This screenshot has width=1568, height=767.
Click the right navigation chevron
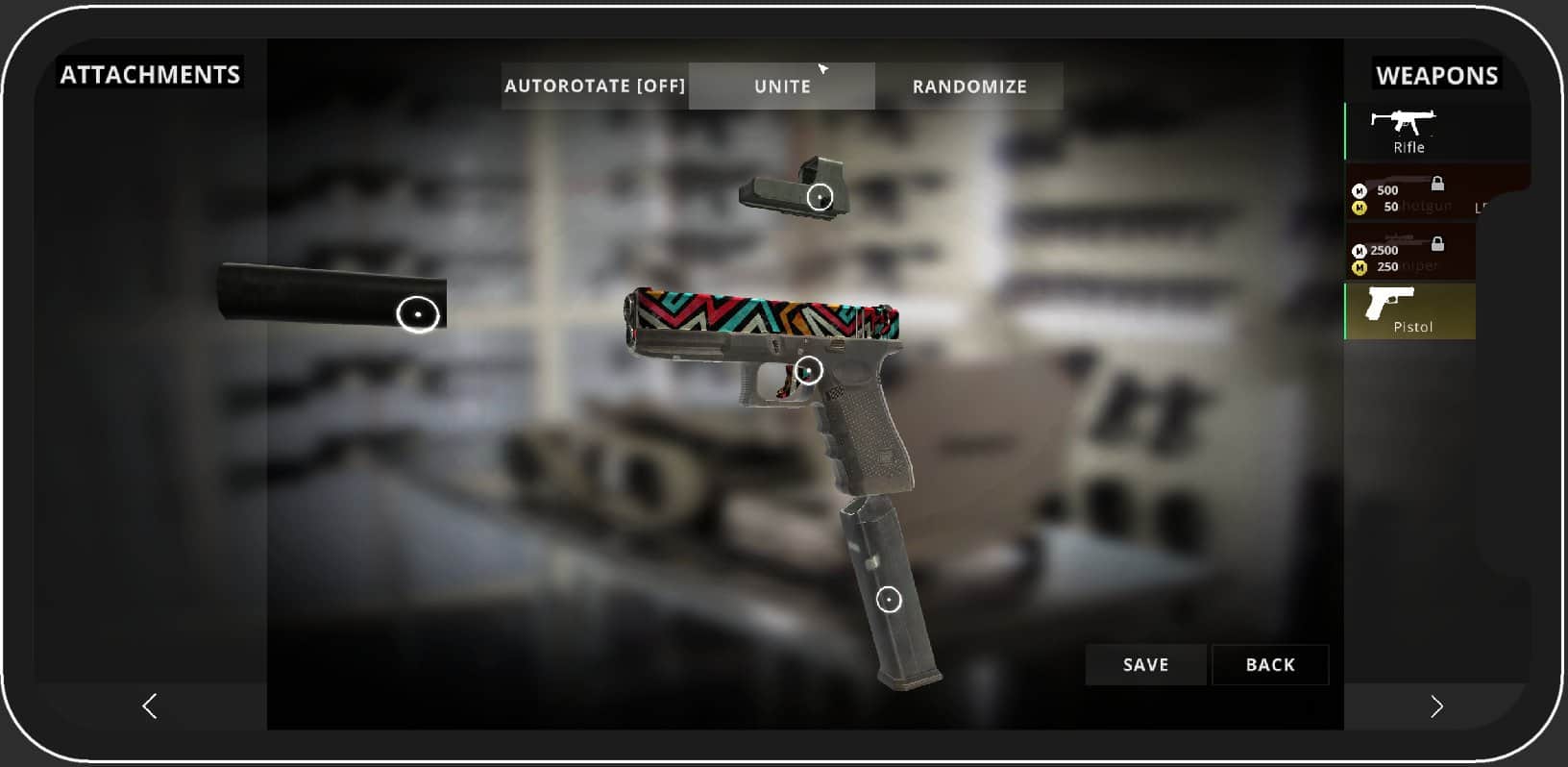pyautogui.click(x=1437, y=705)
